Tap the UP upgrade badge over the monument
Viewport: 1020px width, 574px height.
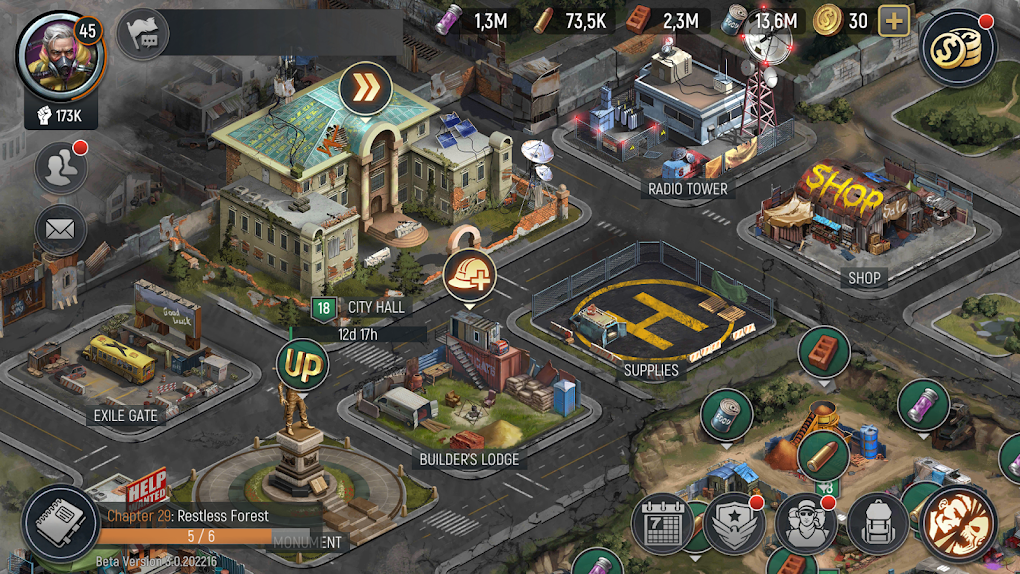(x=302, y=366)
